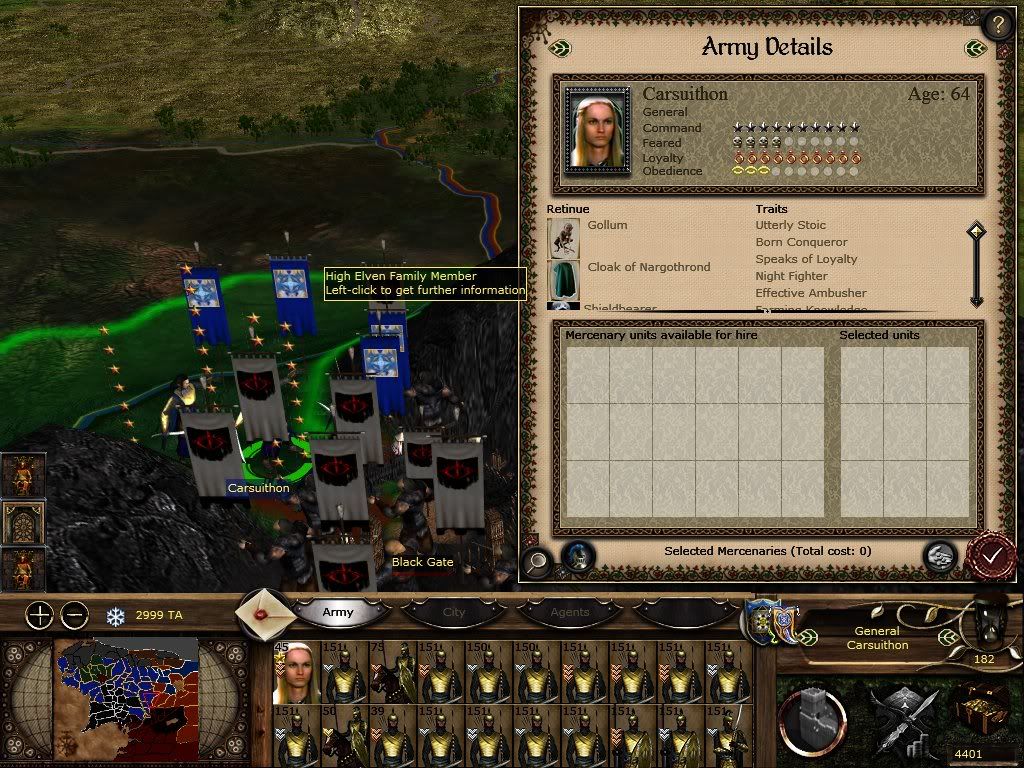1024x768 pixels.
Task: Click the hire mercenaries coins button
Action: tap(939, 557)
